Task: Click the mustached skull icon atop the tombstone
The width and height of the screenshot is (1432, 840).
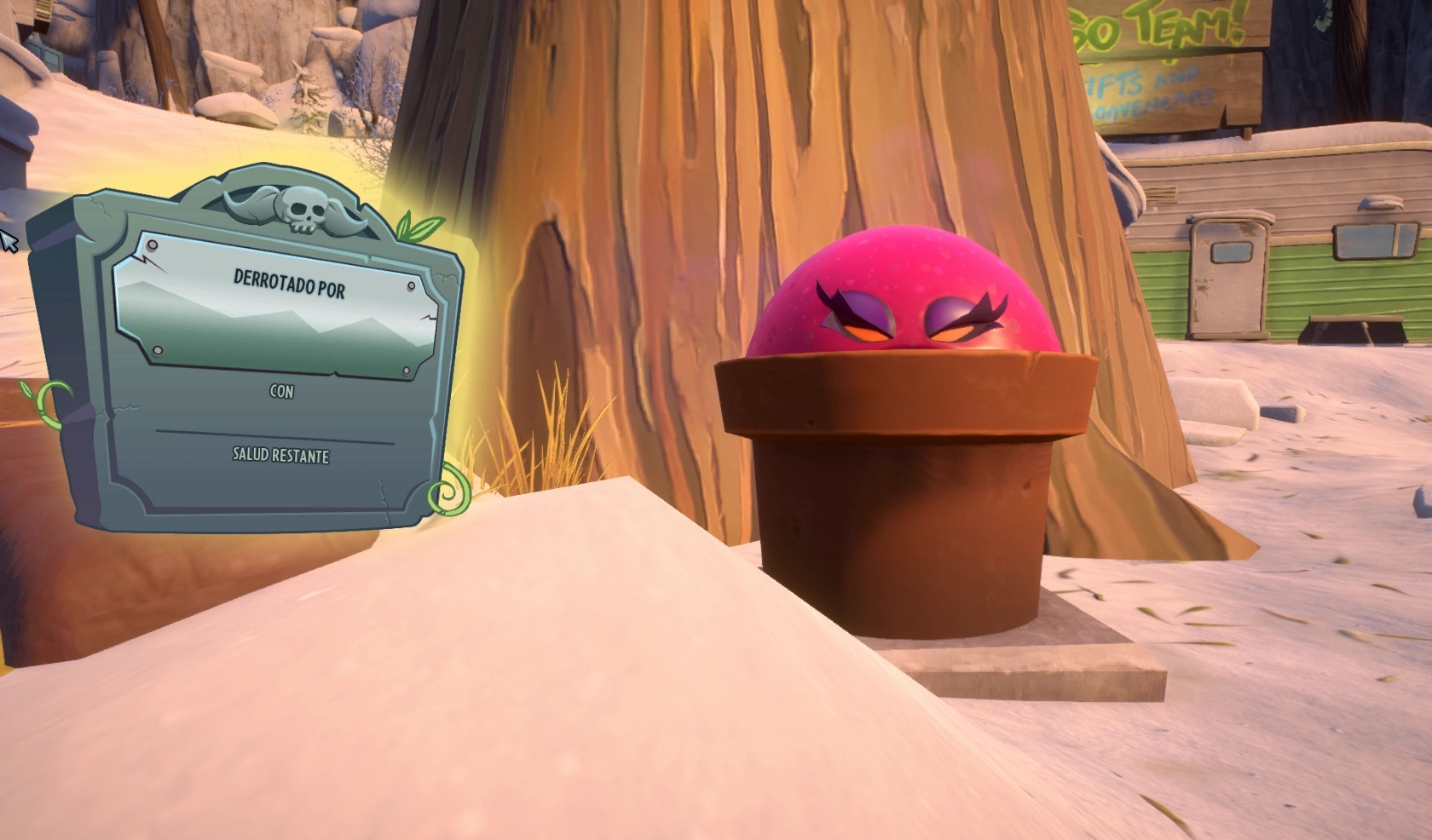Action: coord(303,209)
